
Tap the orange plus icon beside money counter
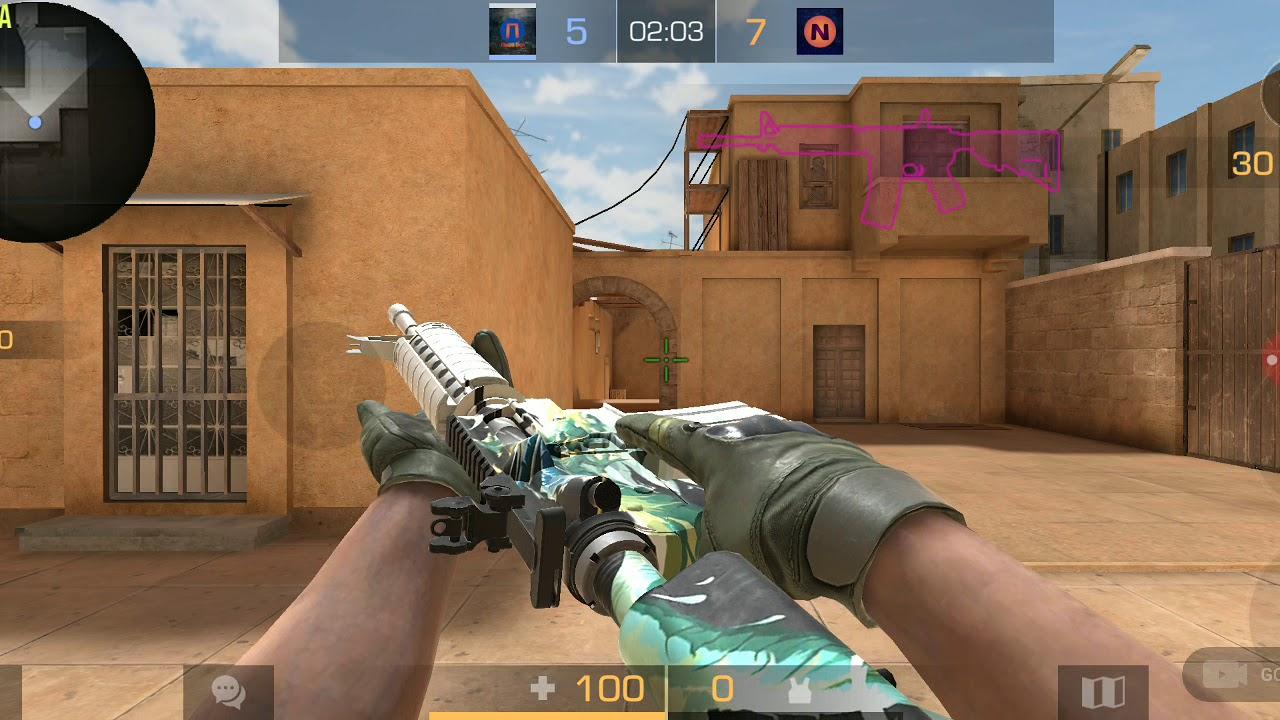[541, 689]
